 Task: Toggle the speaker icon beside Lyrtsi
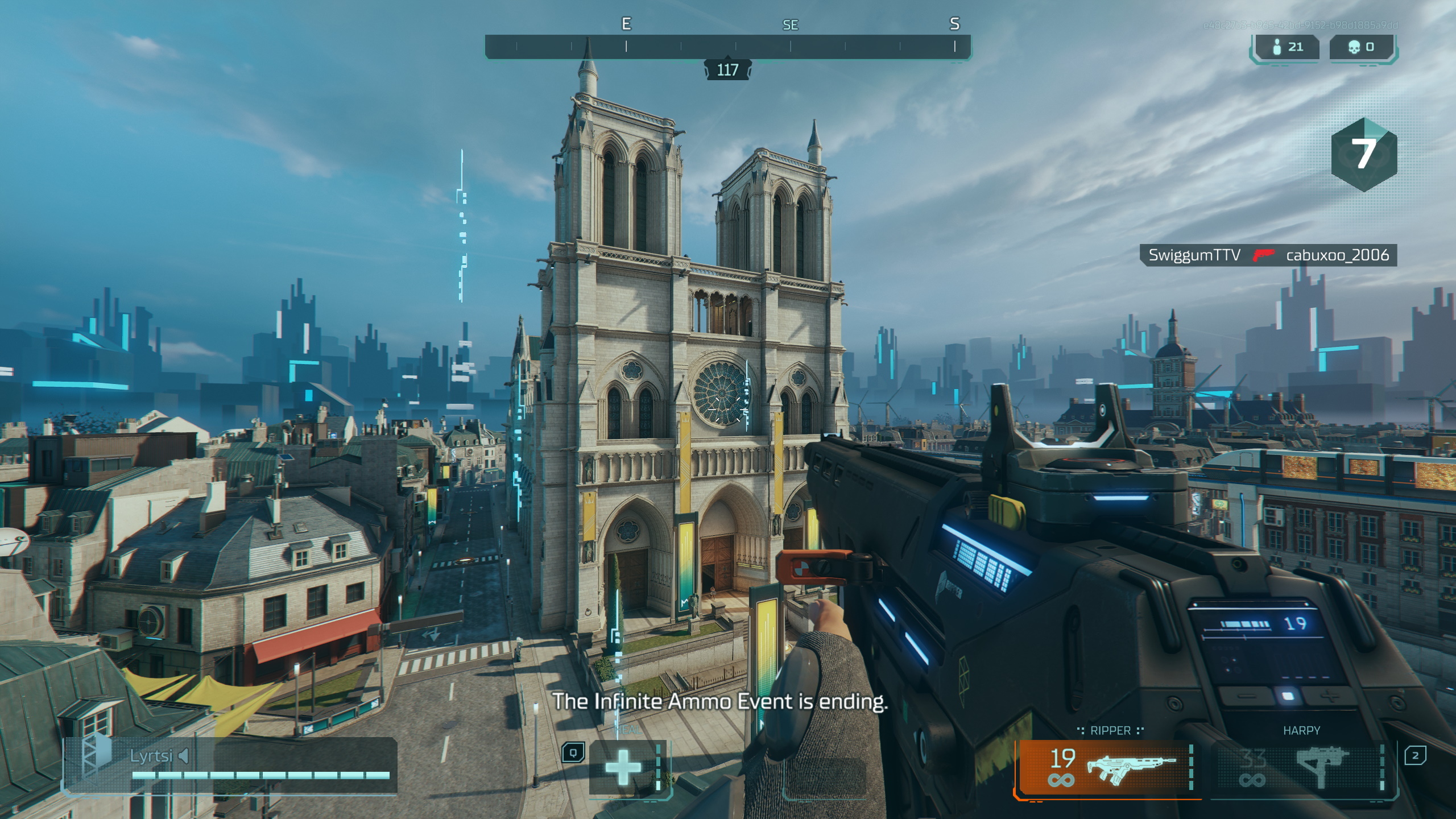coord(184,756)
